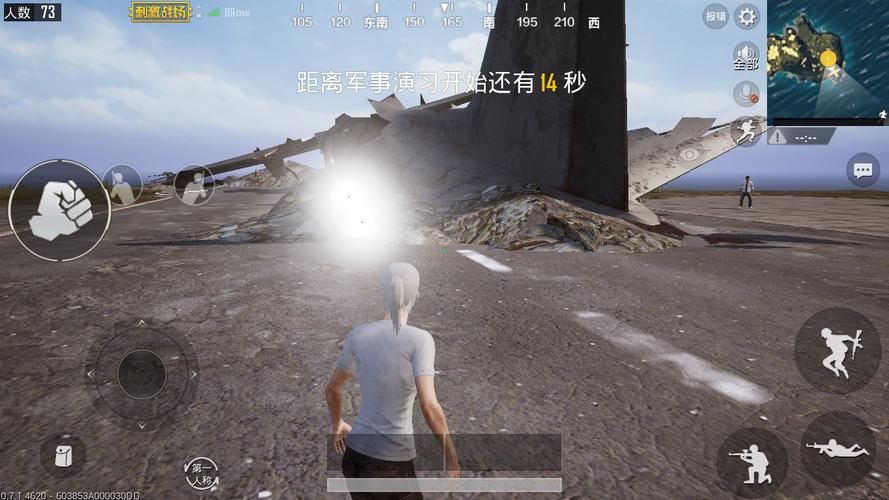The height and width of the screenshot is (500, 889).
Task: Toggle 第一人称 first-person view
Action: [202, 473]
